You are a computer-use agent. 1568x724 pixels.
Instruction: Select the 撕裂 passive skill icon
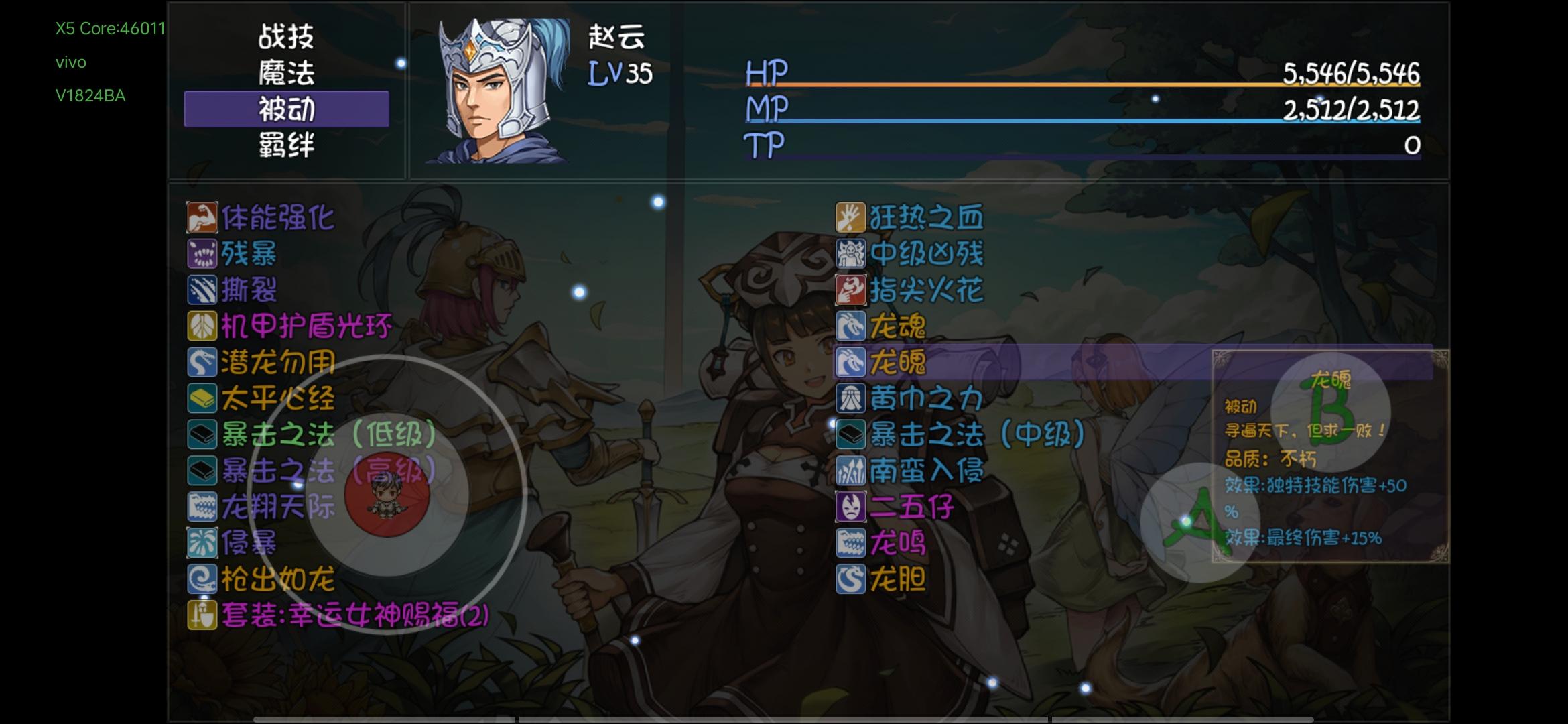pyautogui.click(x=202, y=291)
